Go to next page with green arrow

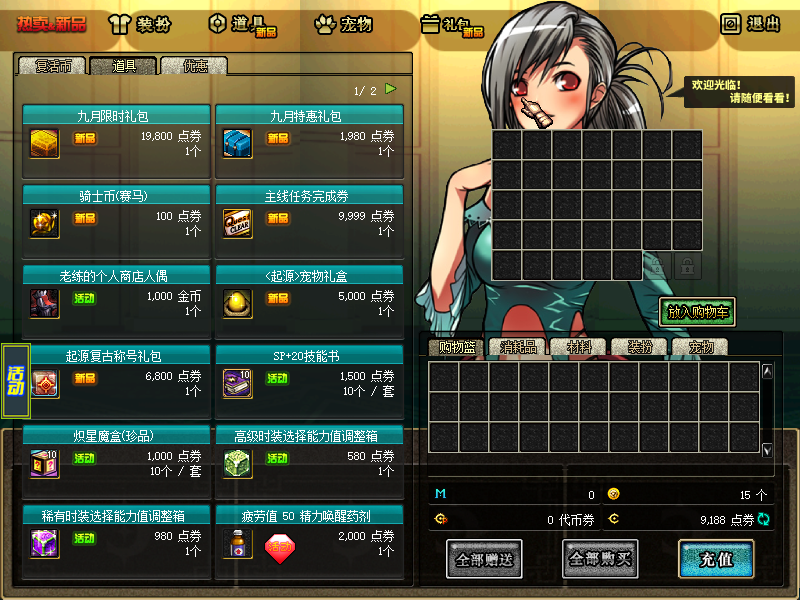coord(391,89)
